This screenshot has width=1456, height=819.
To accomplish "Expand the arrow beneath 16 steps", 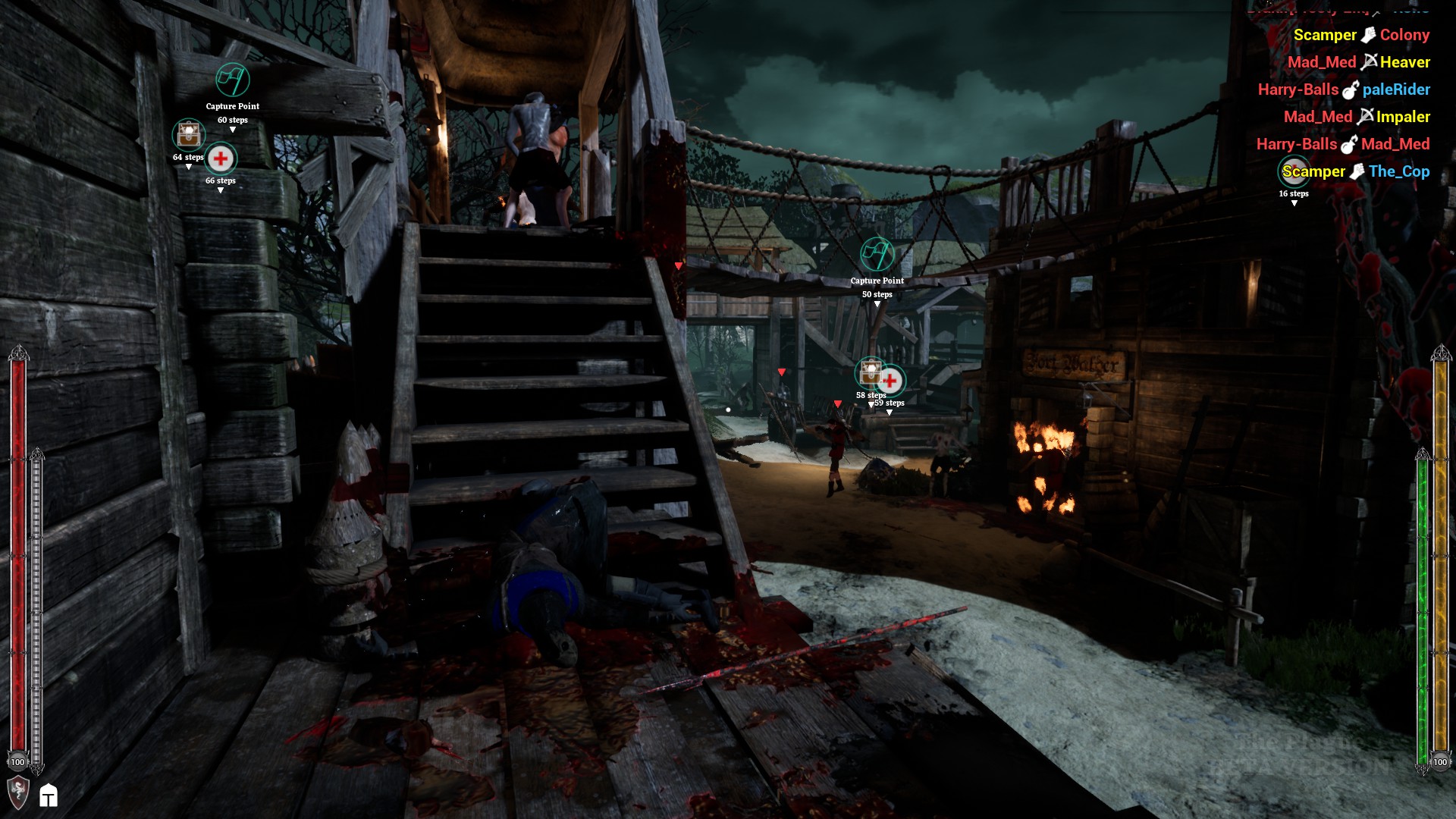I will 1294,202.
